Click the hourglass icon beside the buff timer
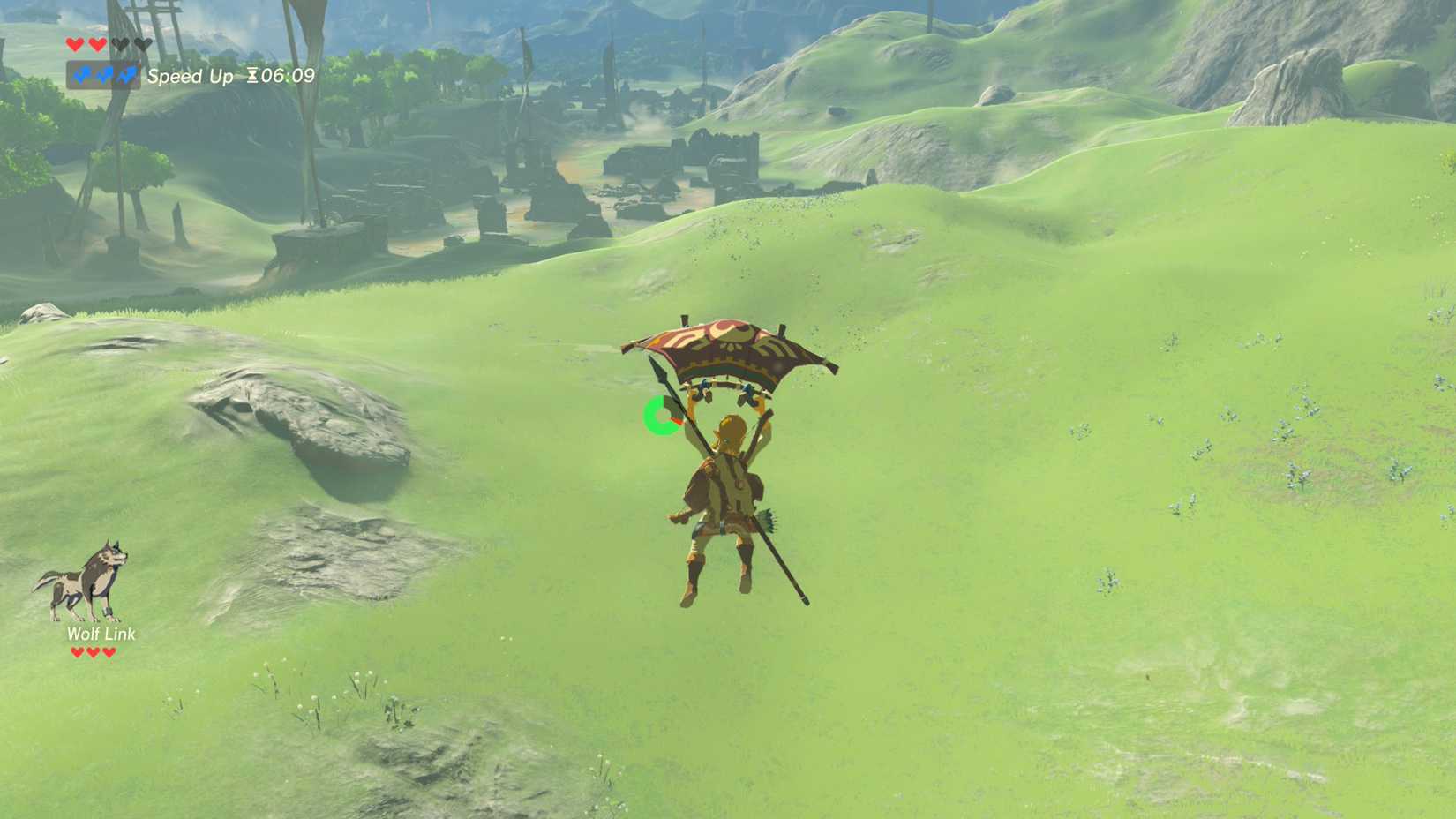The height and width of the screenshot is (819, 1456). click(252, 75)
